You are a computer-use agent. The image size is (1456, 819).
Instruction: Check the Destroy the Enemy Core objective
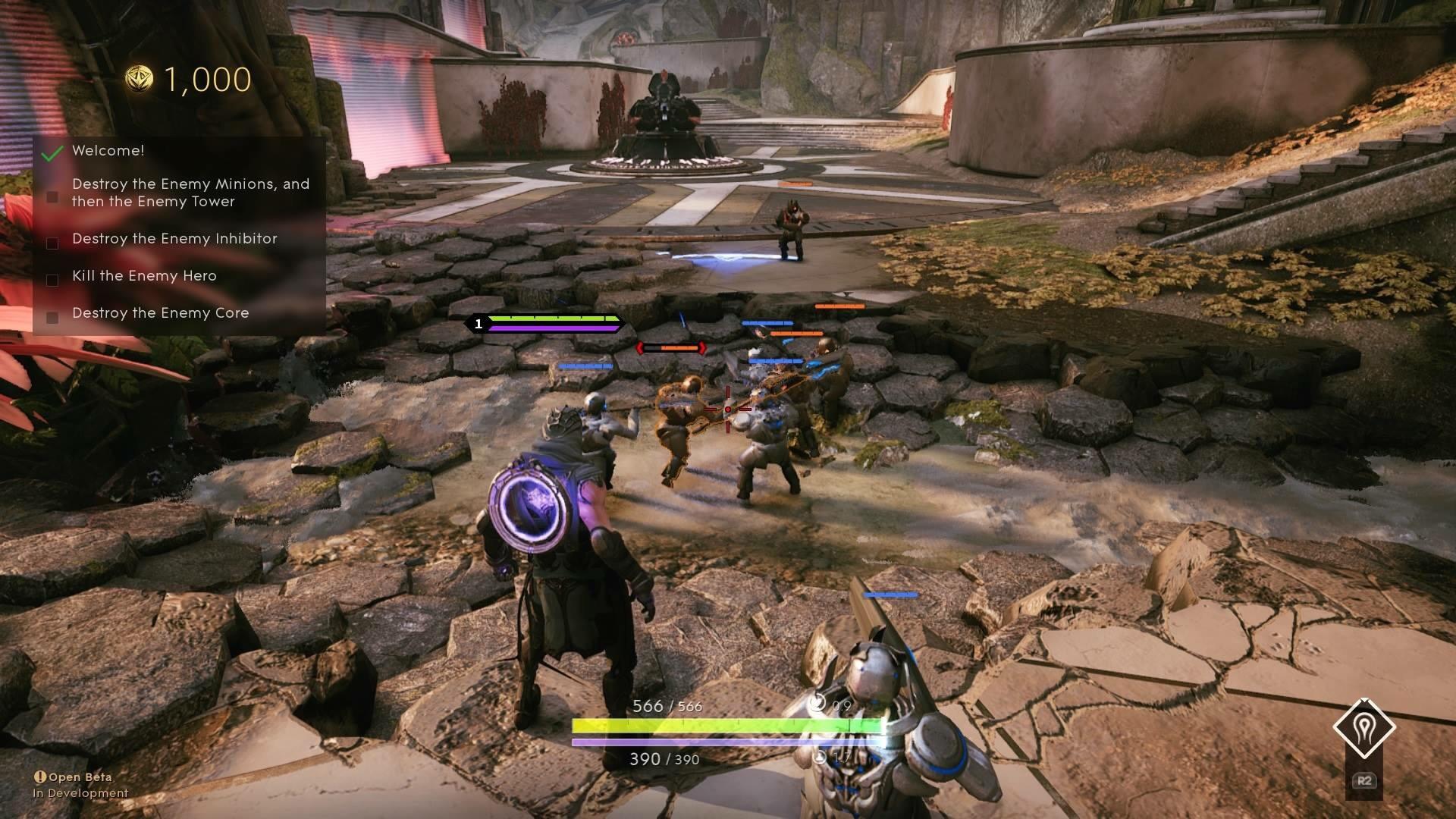[52, 318]
